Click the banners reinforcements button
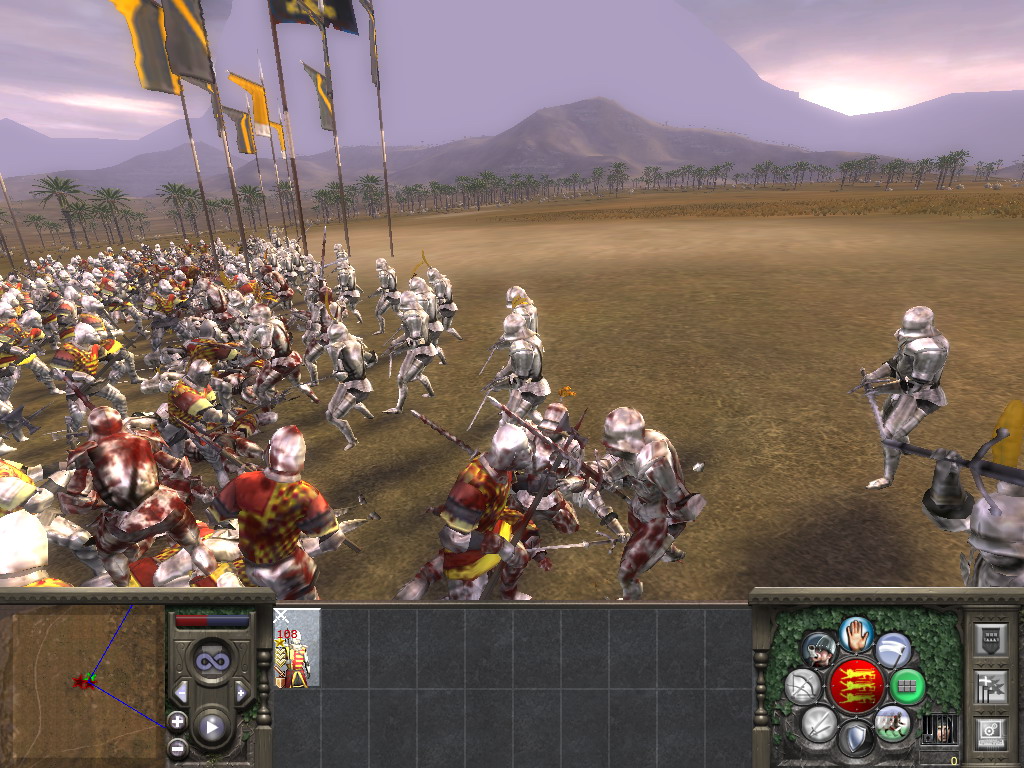 tap(990, 686)
